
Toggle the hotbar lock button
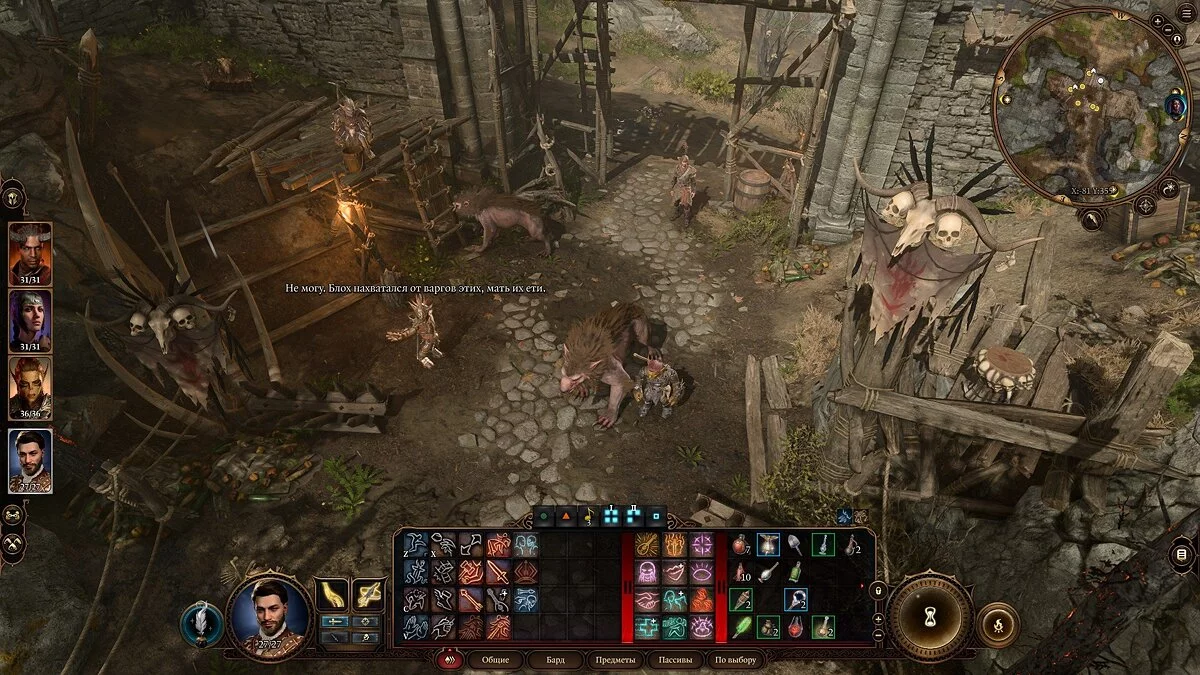click(x=878, y=590)
